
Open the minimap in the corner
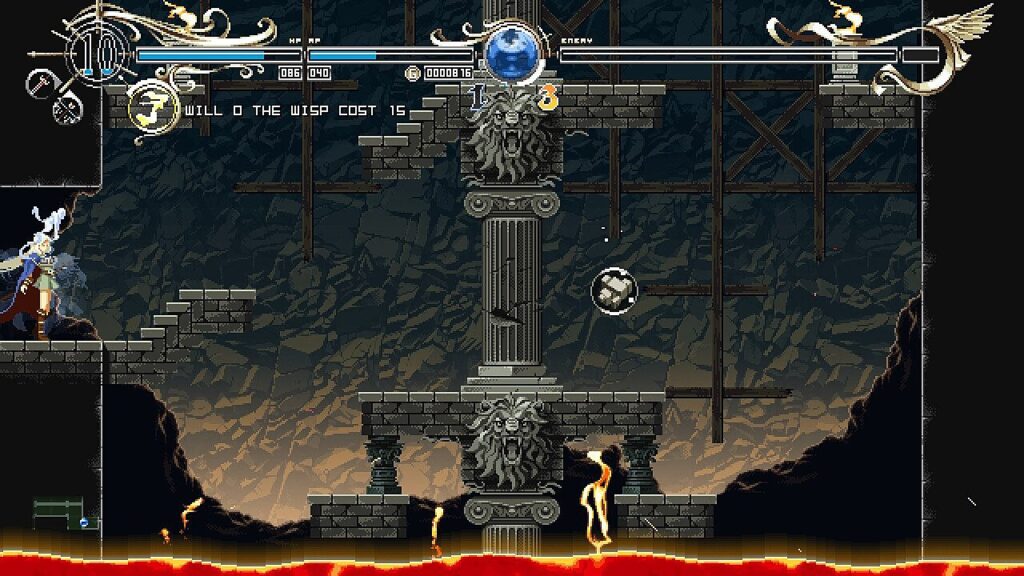point(65,513)
